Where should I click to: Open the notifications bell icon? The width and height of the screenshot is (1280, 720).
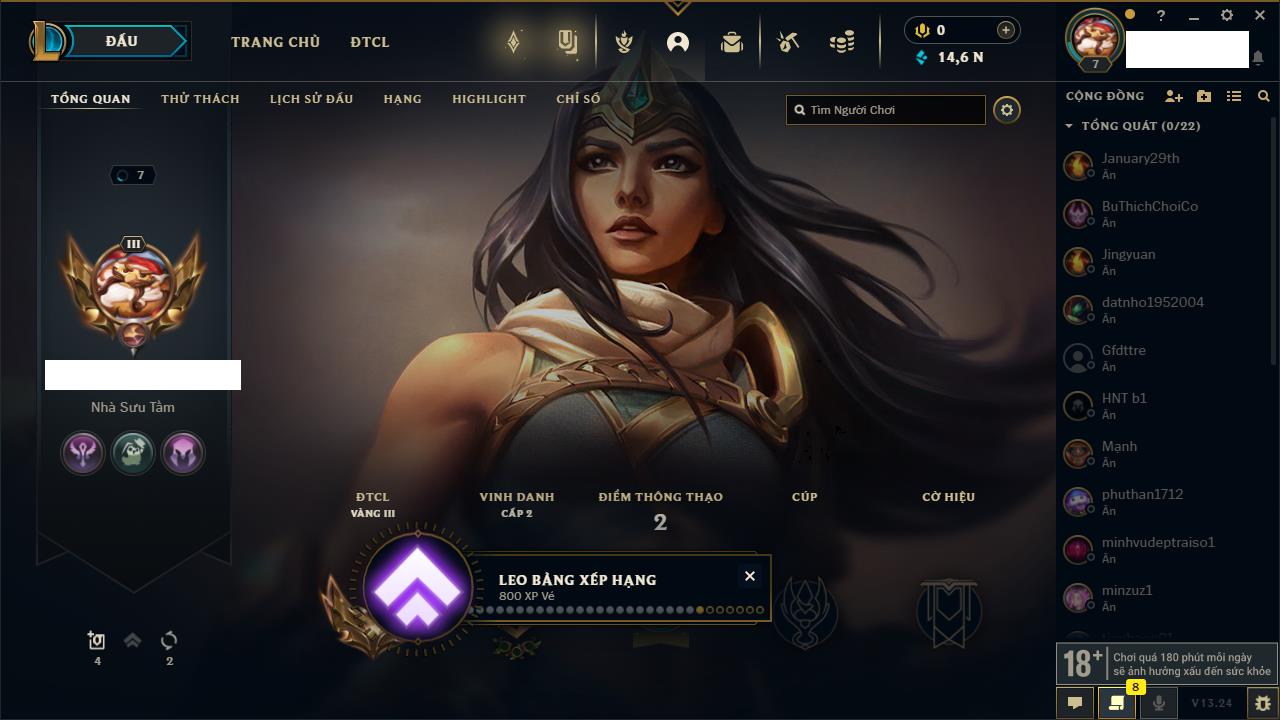click(x=1257, y=58)
